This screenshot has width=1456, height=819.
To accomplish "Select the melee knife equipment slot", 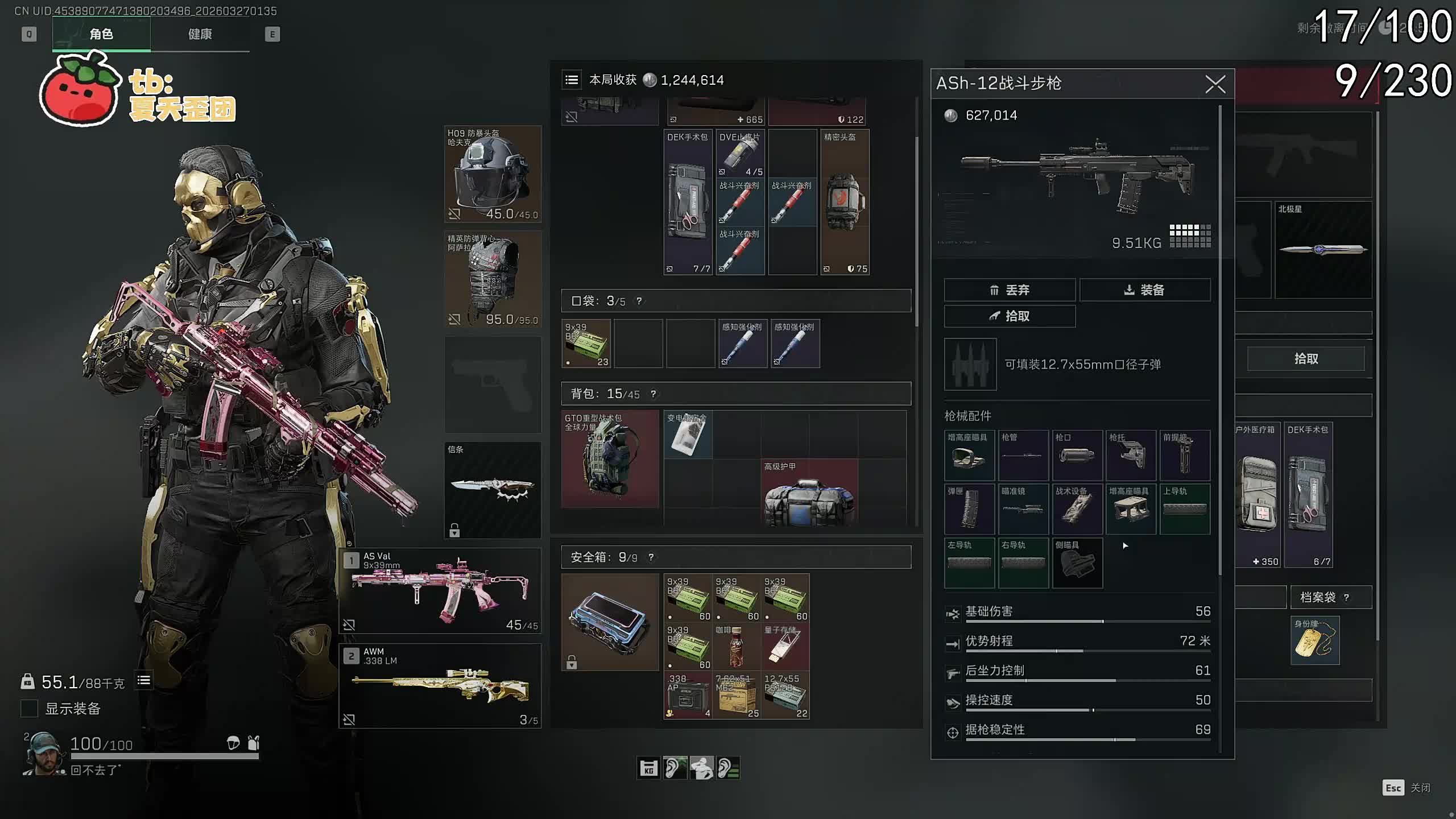I will pos(493,490).
